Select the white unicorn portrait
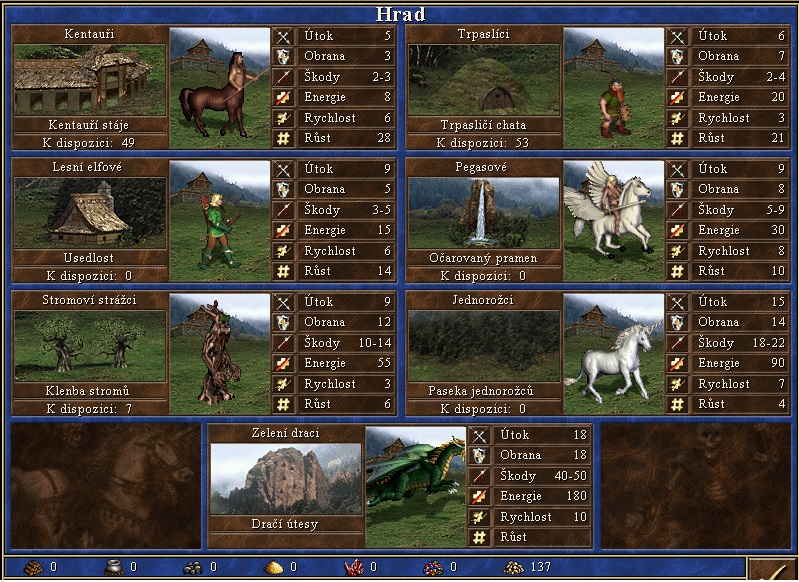Image resolution: width=799 pixels, height=582 pixels. coord(613,353)
